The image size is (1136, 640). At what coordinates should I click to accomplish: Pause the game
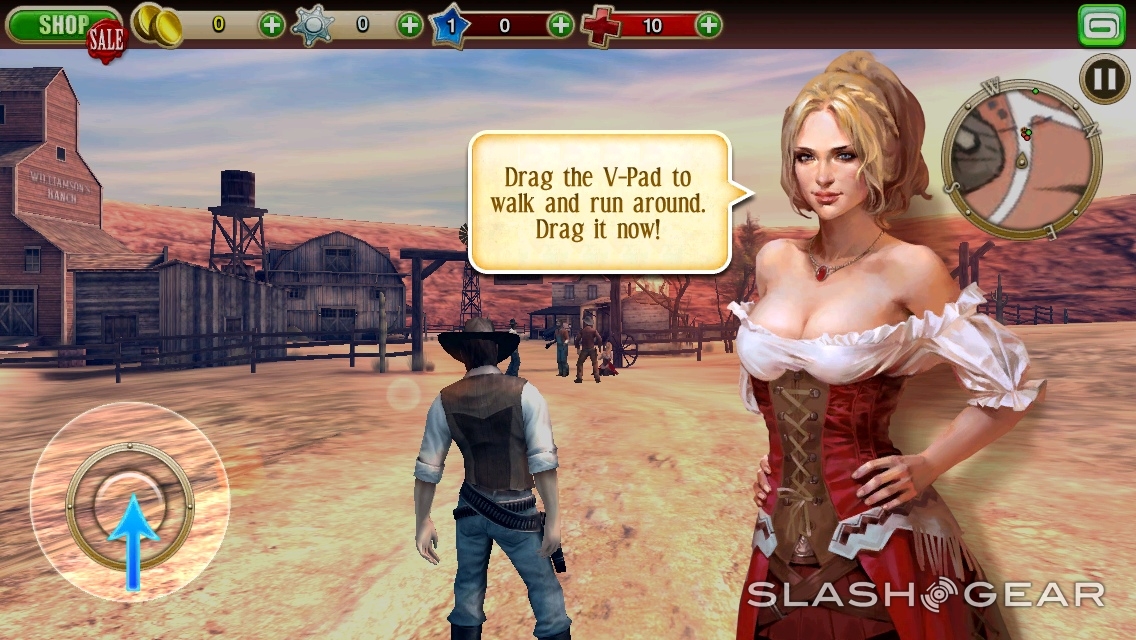[x=1105, y=79]
